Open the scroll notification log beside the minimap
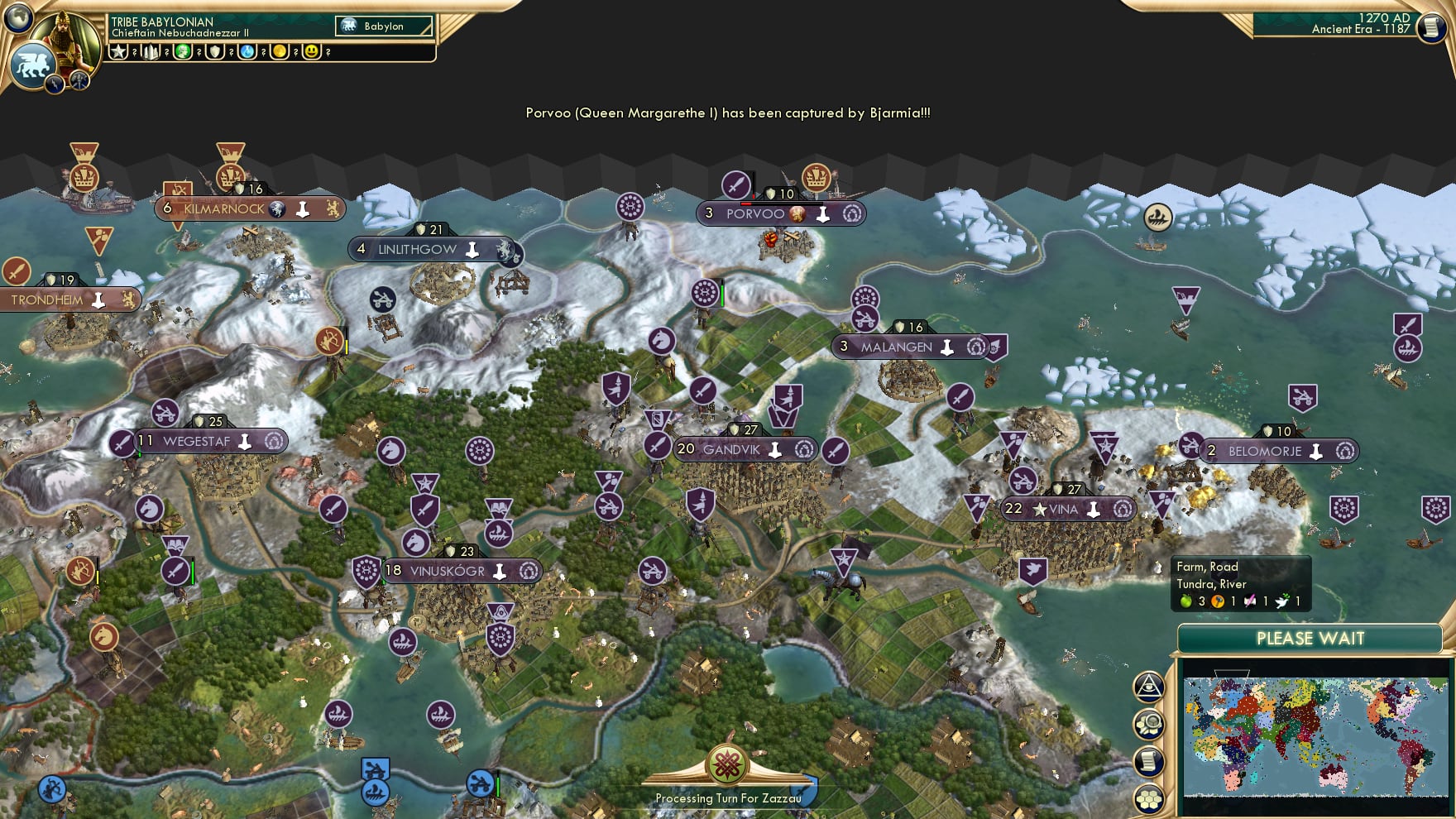1456x819 pixels. click(x=1148, y=761)
